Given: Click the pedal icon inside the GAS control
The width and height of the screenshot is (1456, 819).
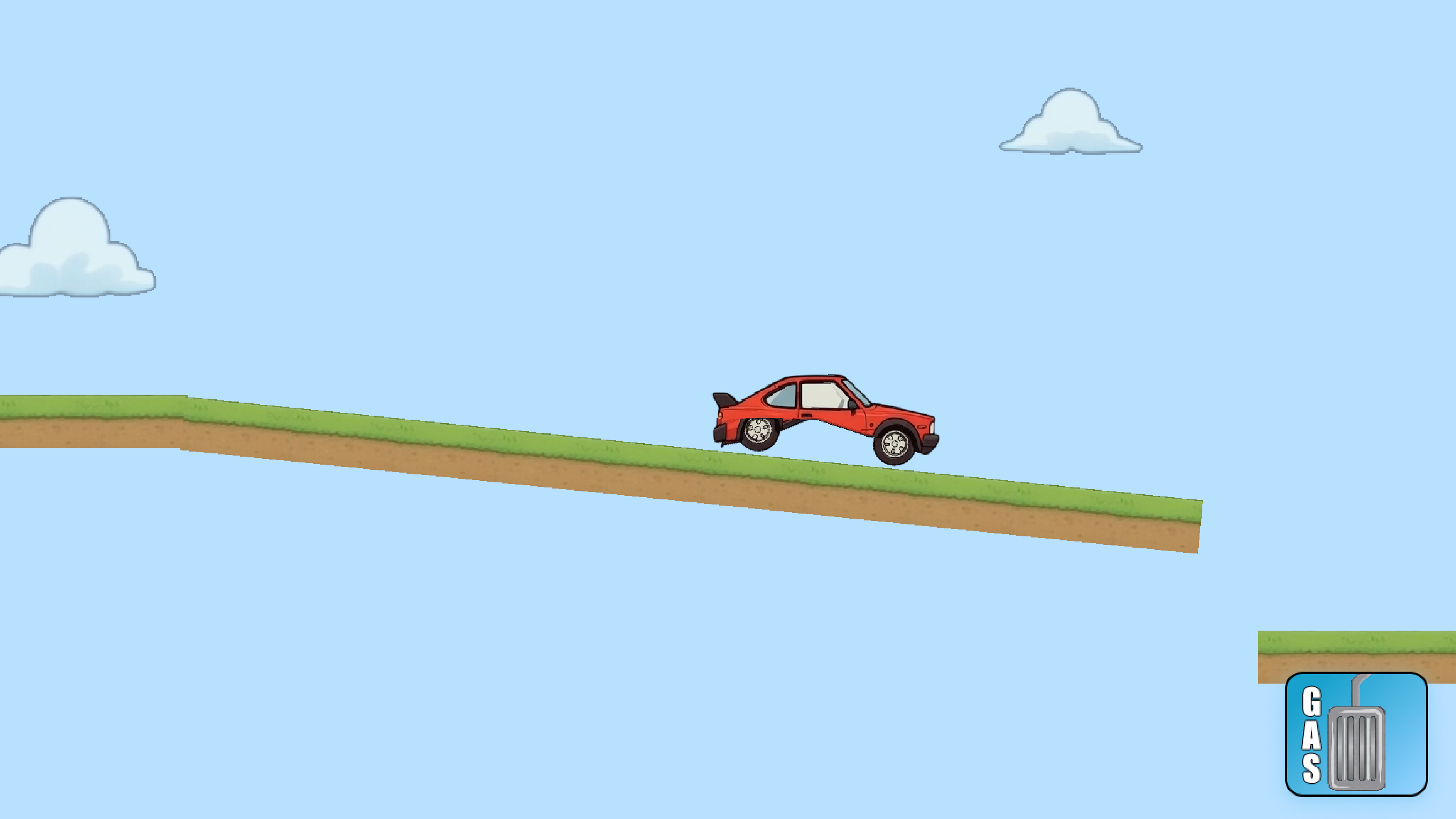Looking at the screenshot, I should pyautogui.click(x=1355, y=750).
